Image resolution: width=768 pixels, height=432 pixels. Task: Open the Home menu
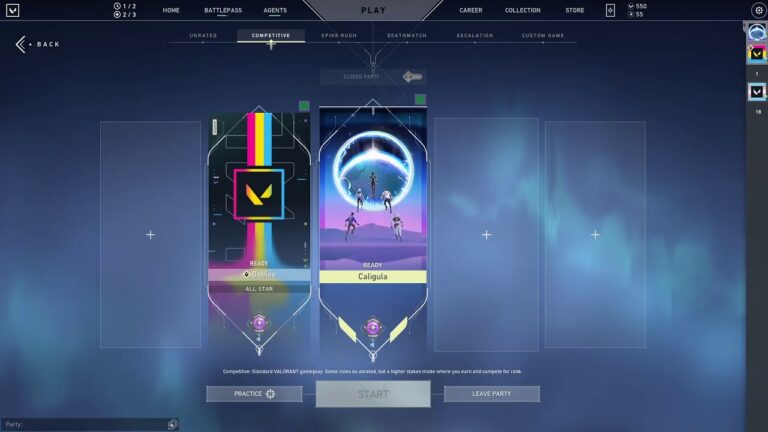171,10
